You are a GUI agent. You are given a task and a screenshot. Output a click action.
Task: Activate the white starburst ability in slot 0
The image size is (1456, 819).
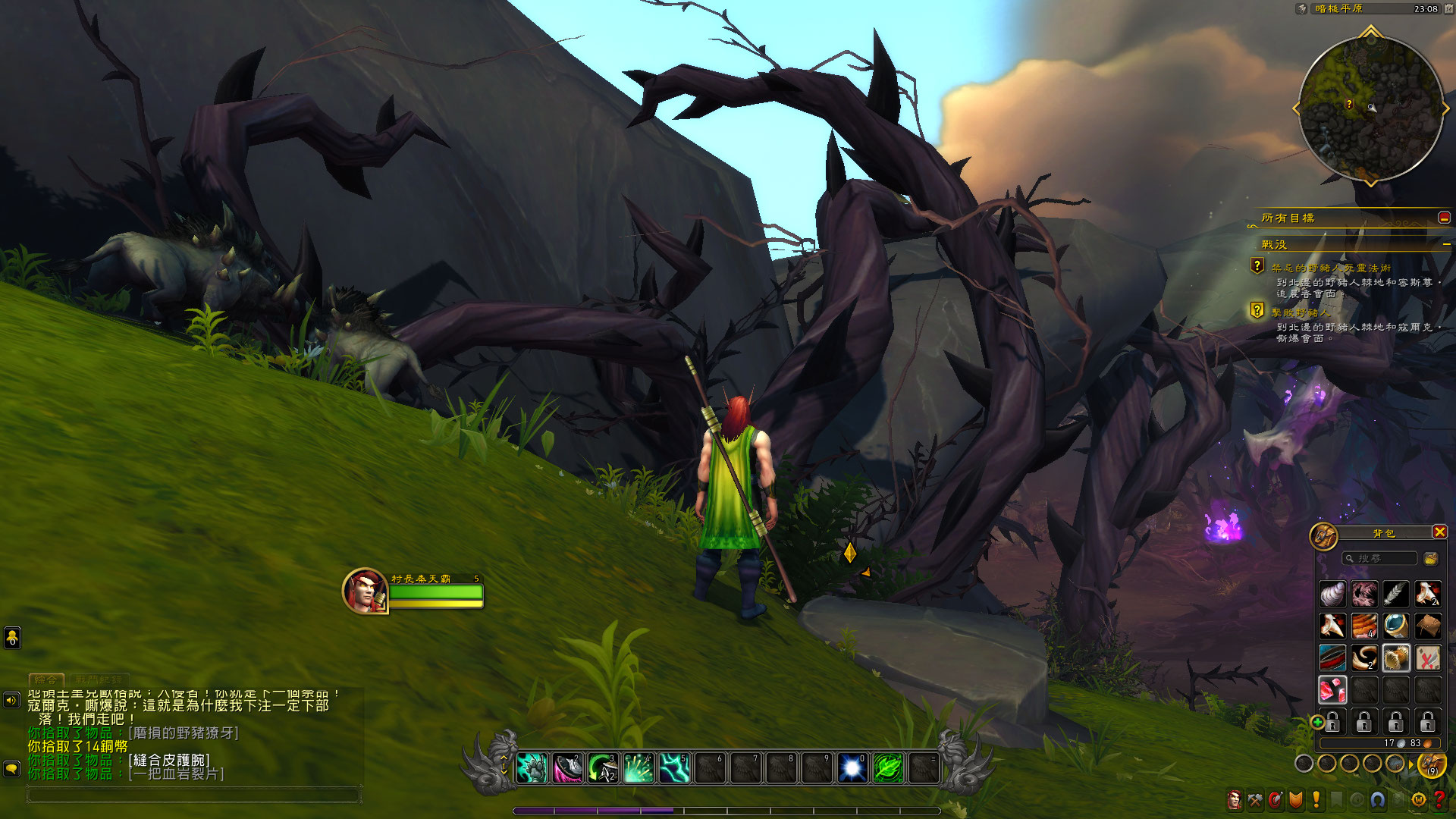852,768
